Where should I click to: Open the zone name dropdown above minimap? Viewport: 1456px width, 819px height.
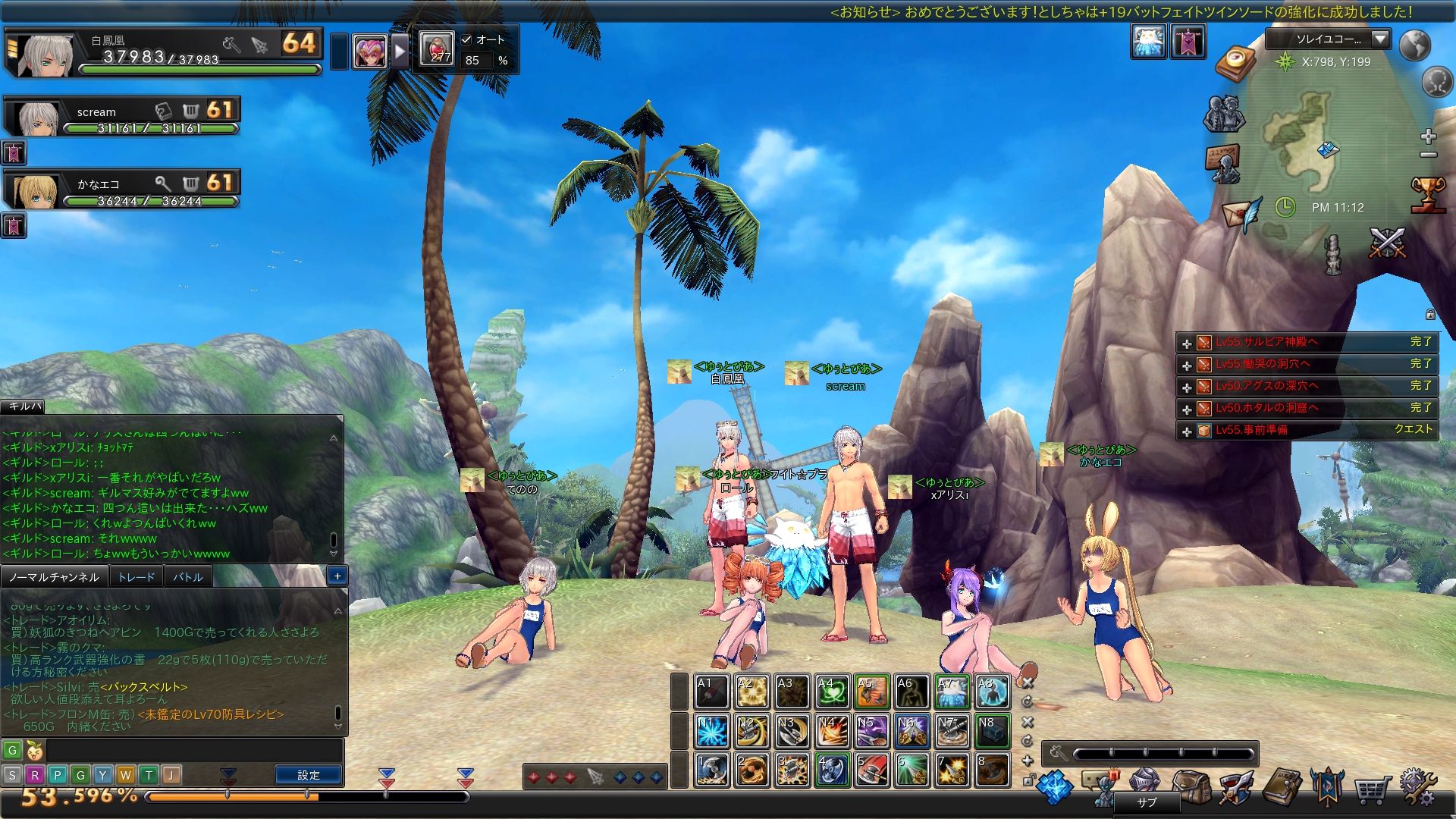[1380, 39]
